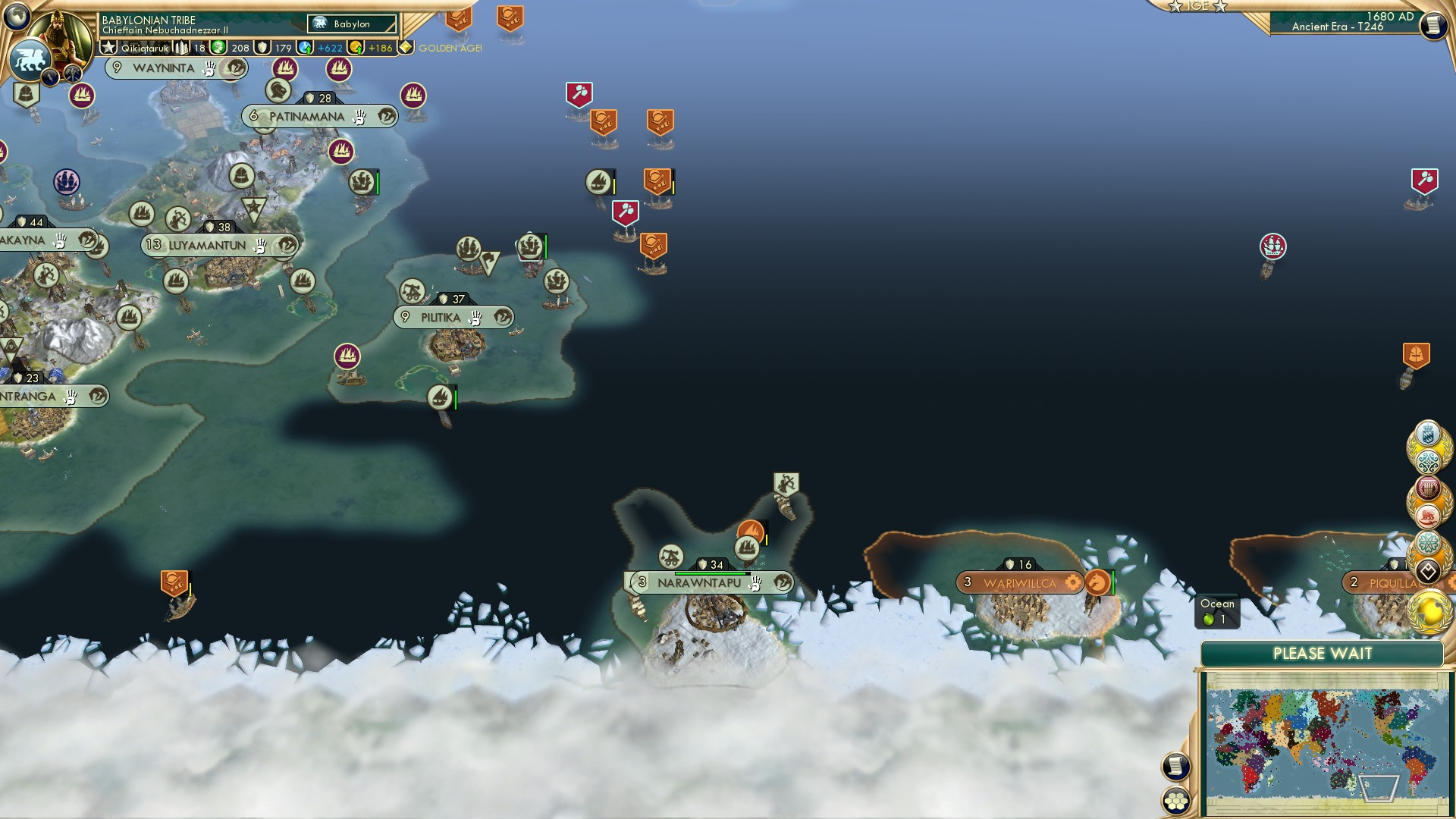Click the GOLDEN AGE! label
This screenshot has width=1456, height=819.
click(450, 46)
